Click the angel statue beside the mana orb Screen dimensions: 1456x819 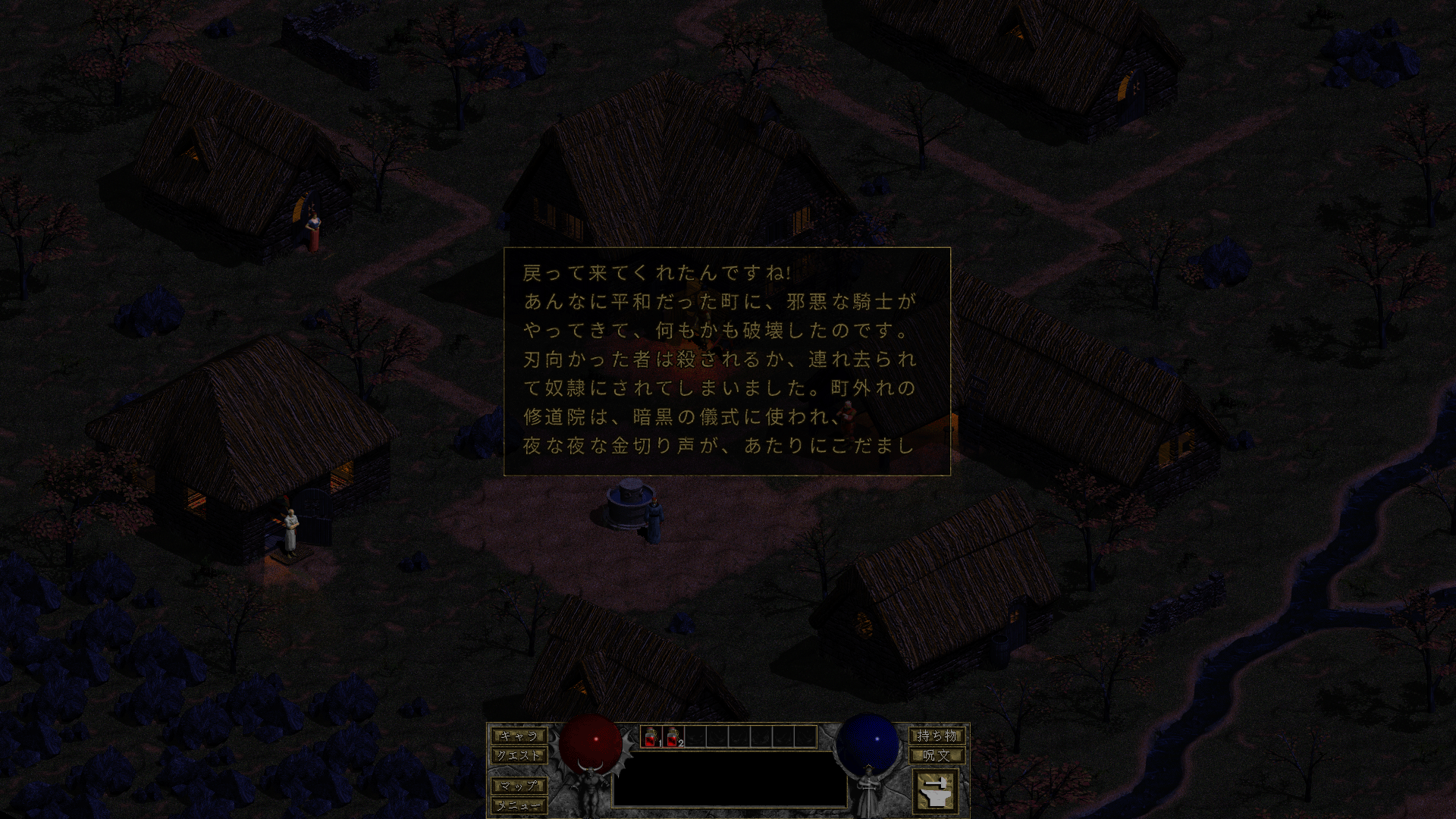868,789
